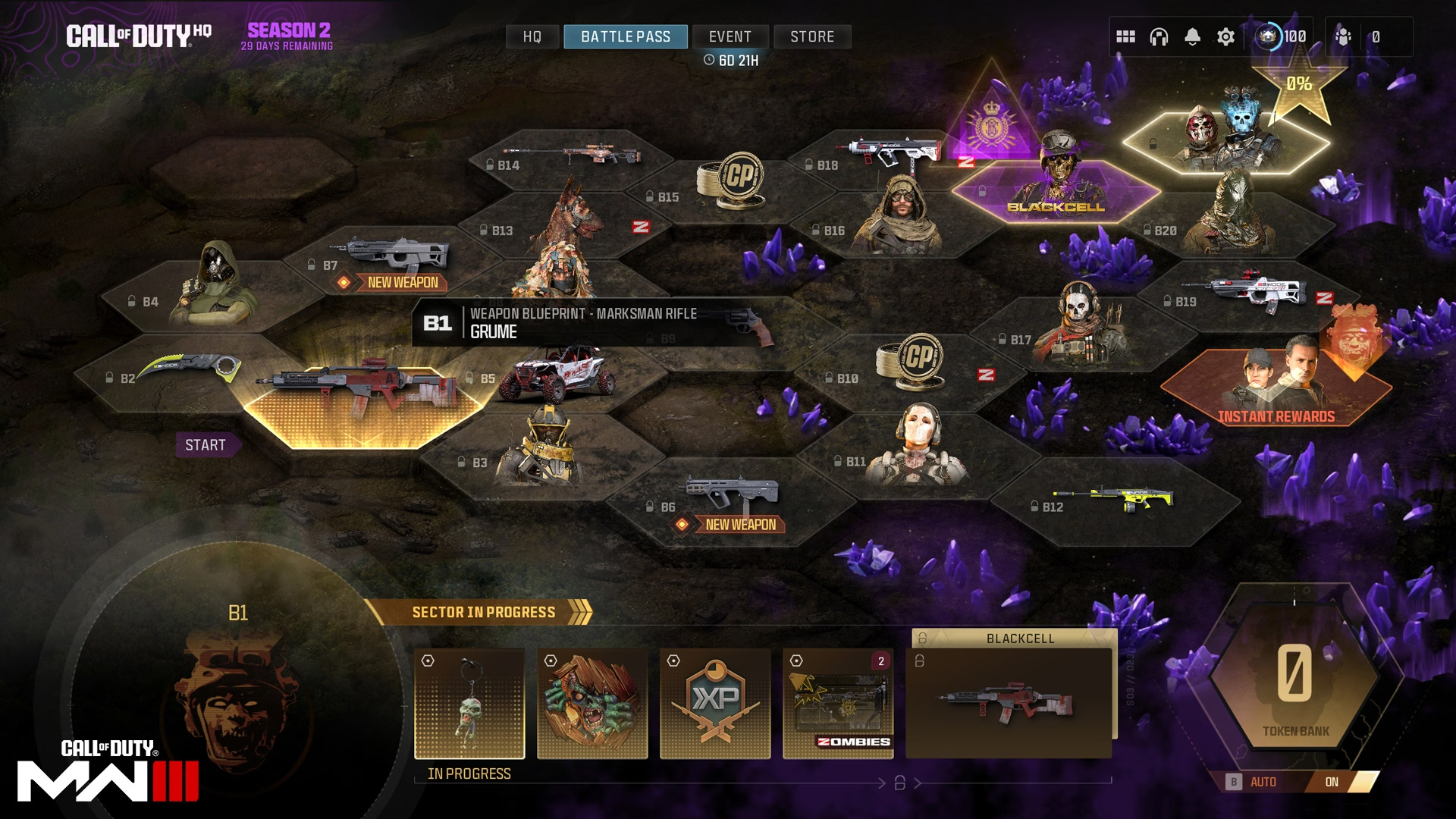Open the BlackCell purple sector tile
Viewport: 1456px width, 819px height.
1056,190
